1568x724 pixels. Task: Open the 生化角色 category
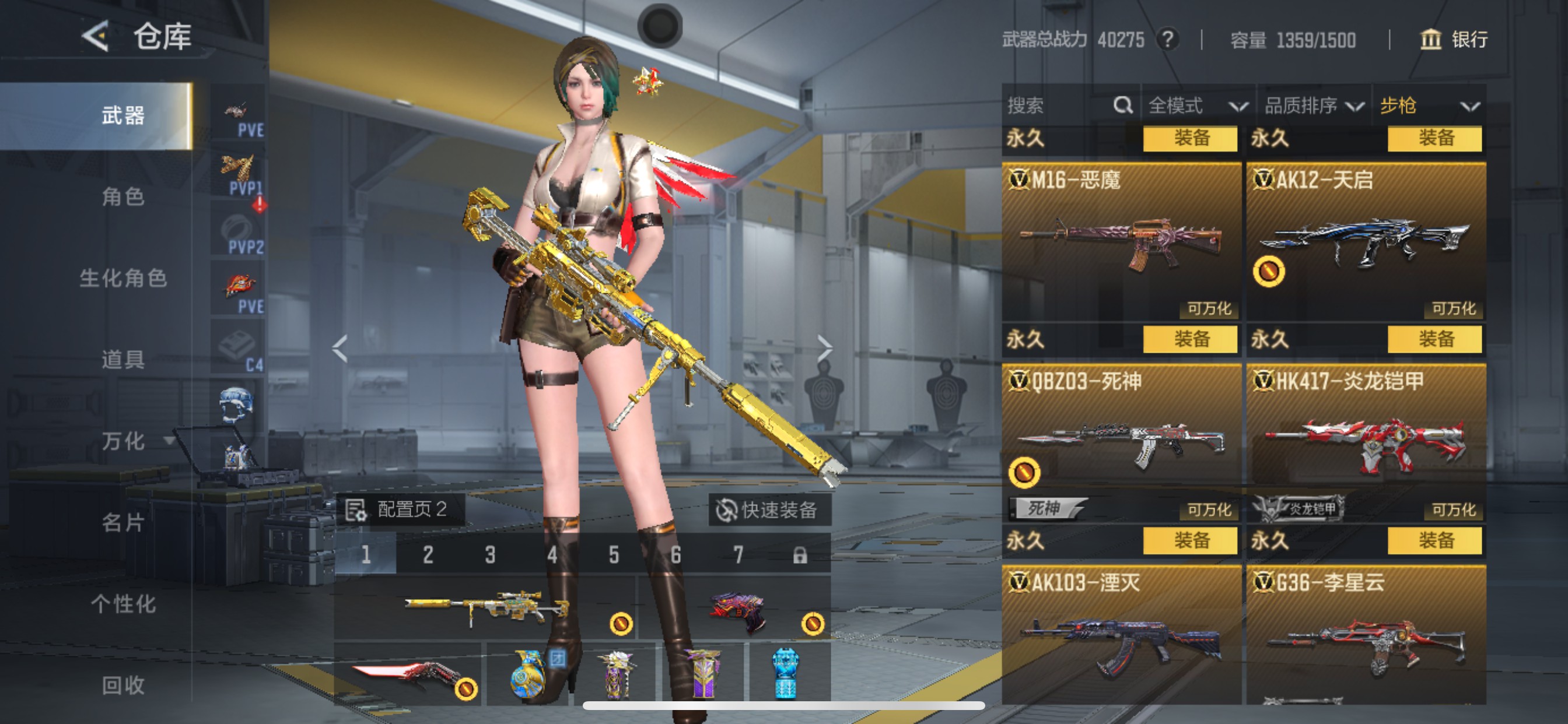click(x=123, y=278)
